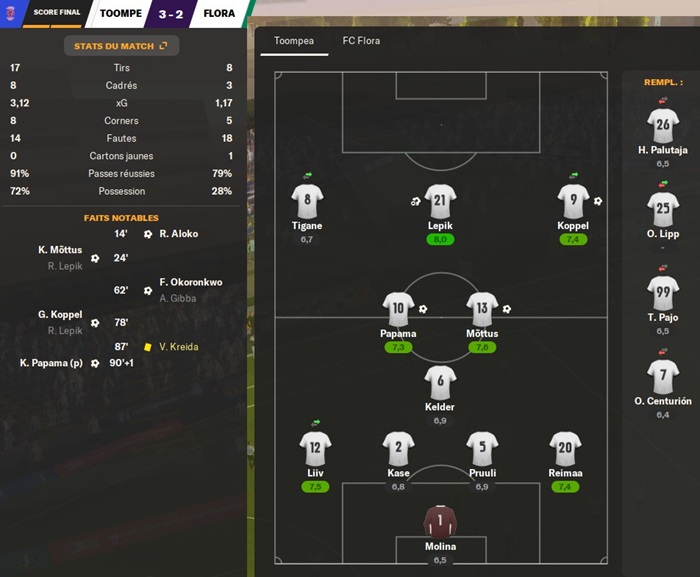The image size is (700, 577).
Task: Select left-back Liiv number 12
Action: tap(315, 450)
